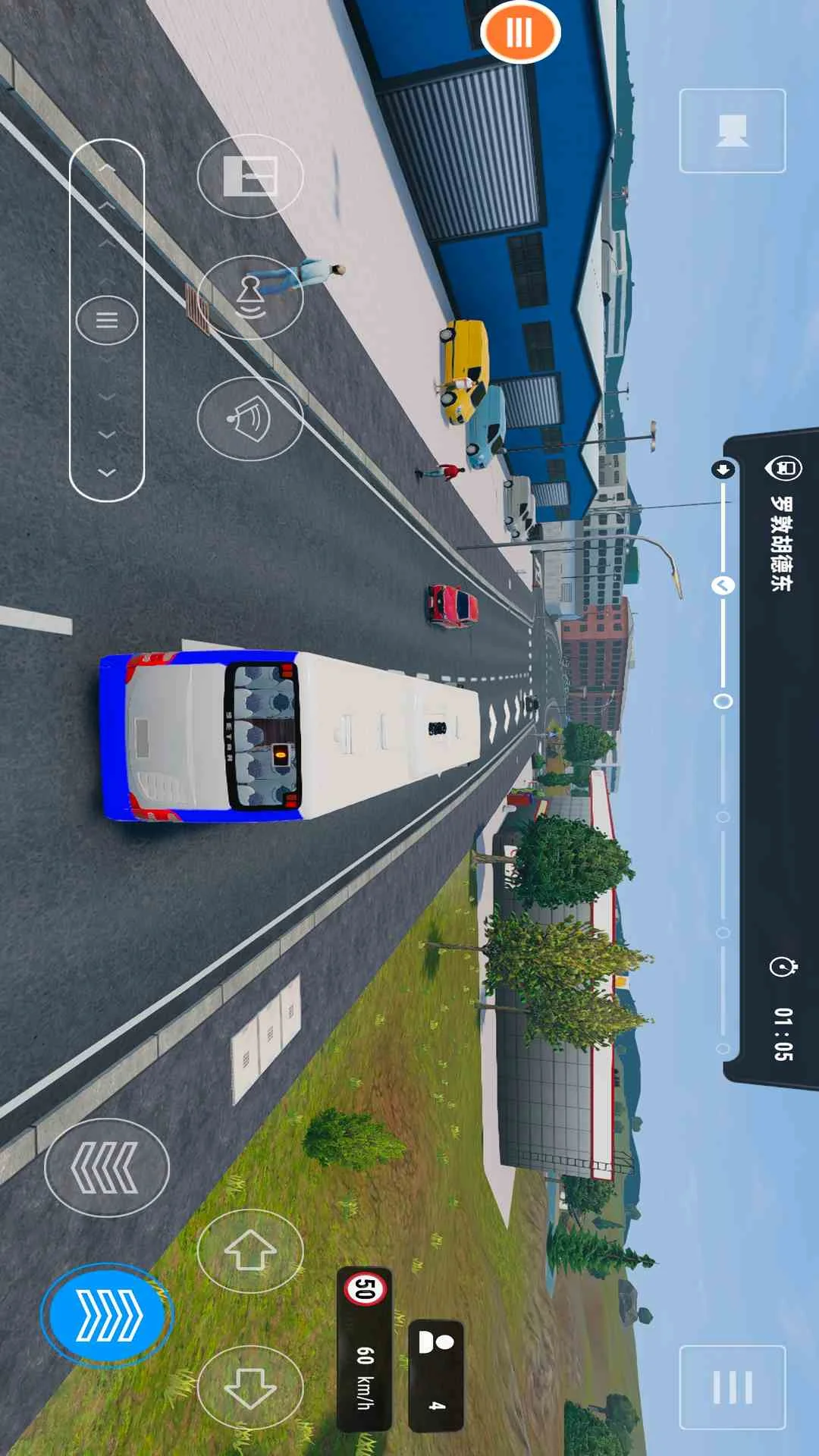Image resolution: width=819 pixels, height=1456 pixels.
Task: Tap the square translucent three-bar button
Action: [x=732, y=1387]
